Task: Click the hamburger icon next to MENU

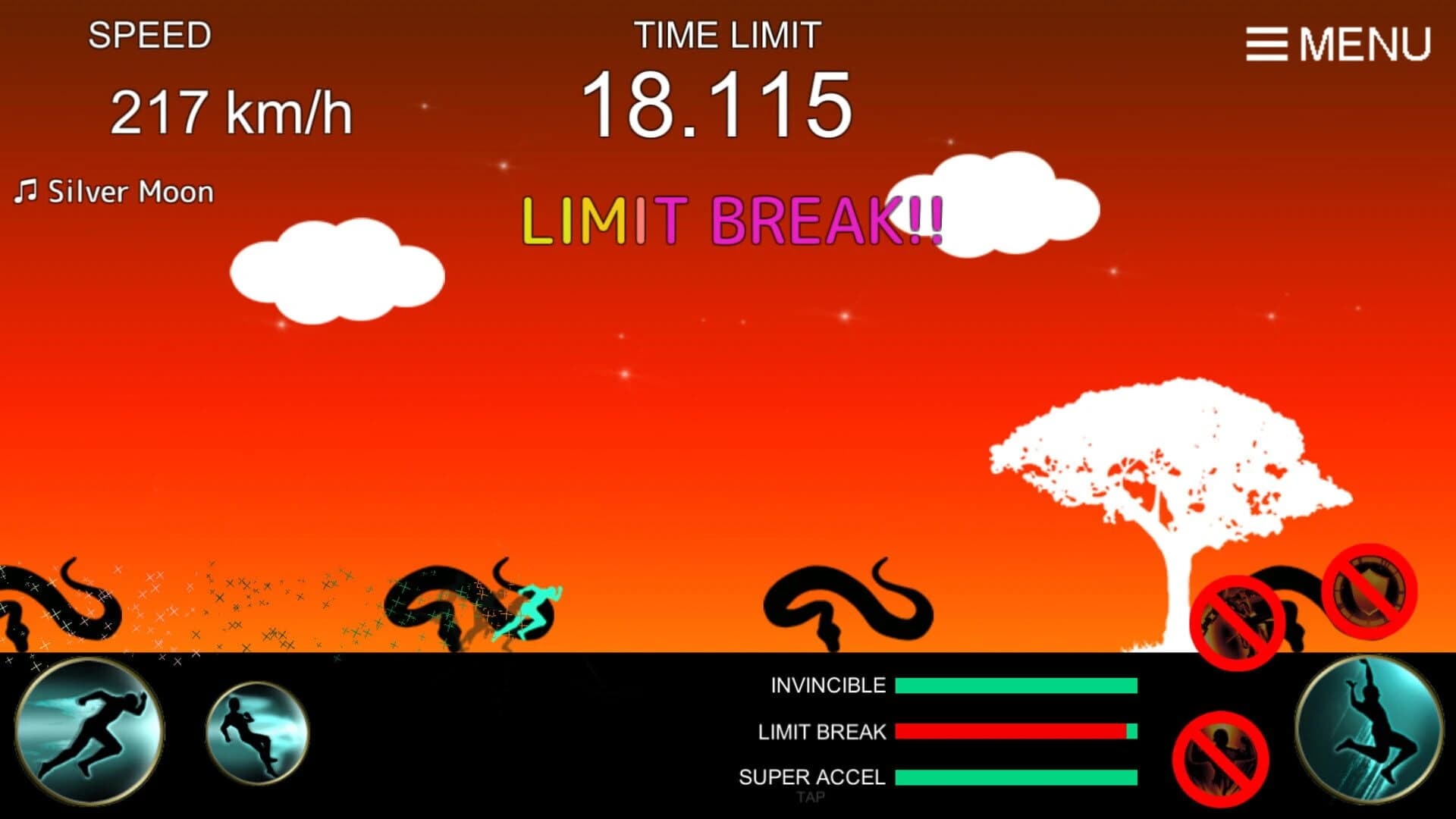Action: point(1265,43)
